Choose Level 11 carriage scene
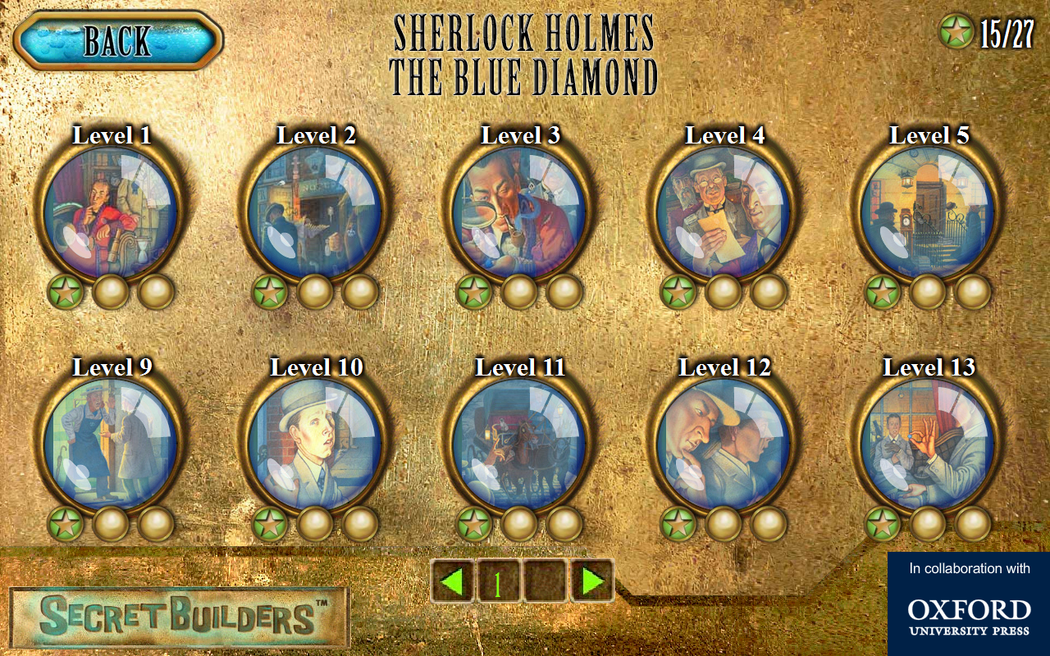Image resolution: width=1050 pixels, height=656 pixels. [519, 444]
